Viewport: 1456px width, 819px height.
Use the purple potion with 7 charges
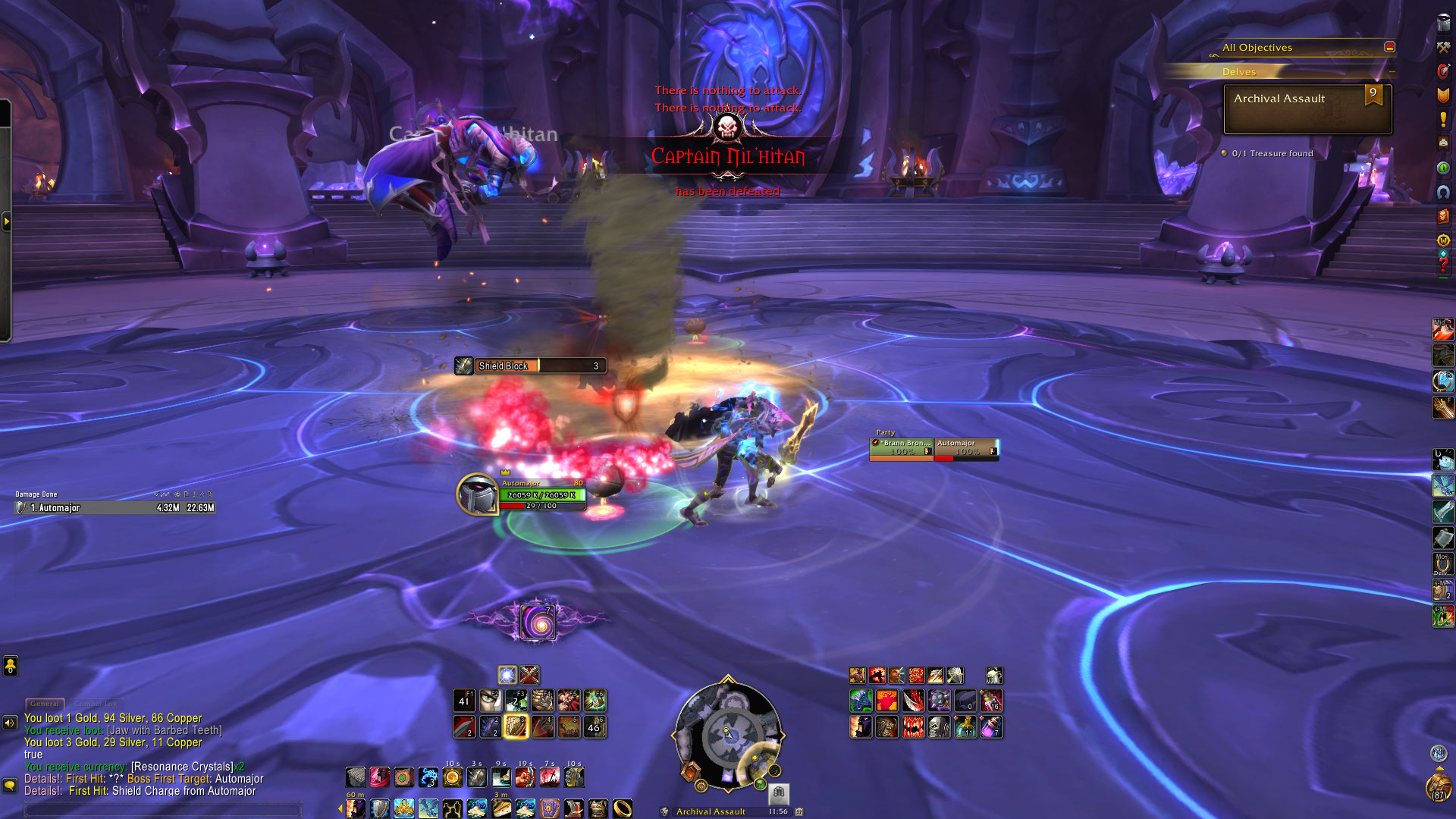[991, 727]
